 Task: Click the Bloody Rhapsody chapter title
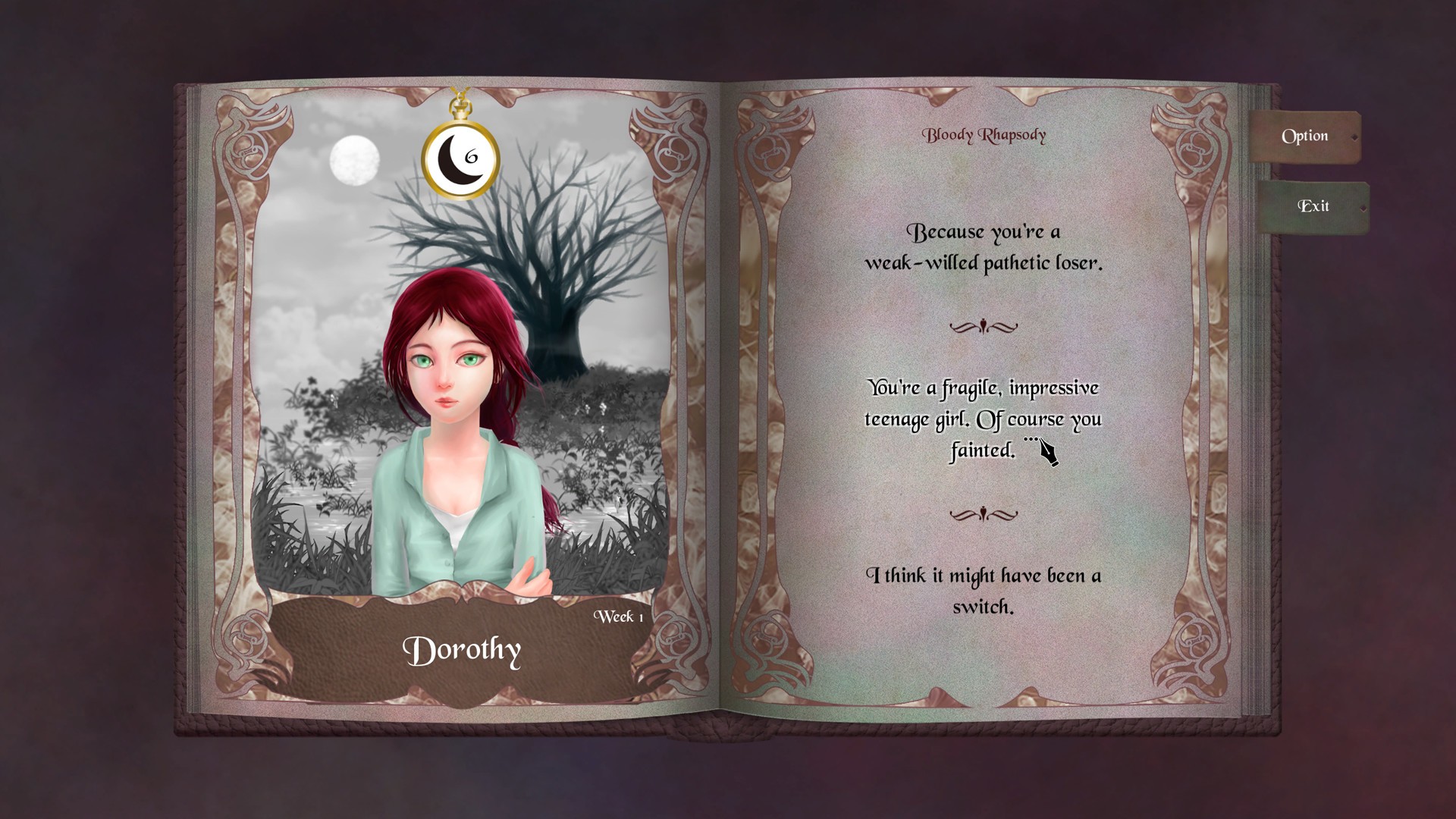click(x=984, y=136)
